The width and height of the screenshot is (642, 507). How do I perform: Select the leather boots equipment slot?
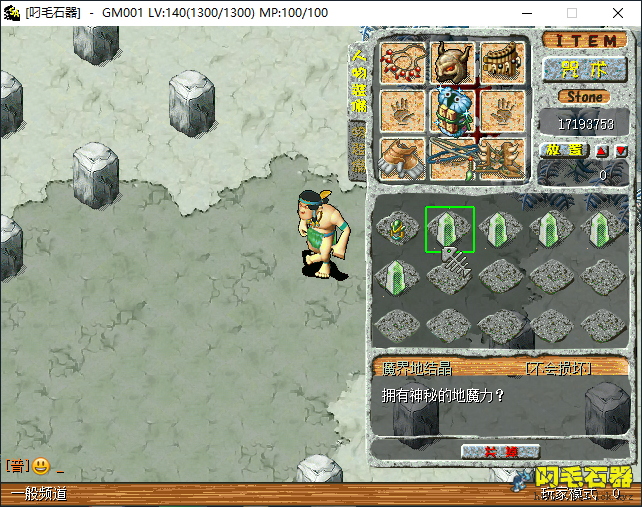[x=403, y=158]
